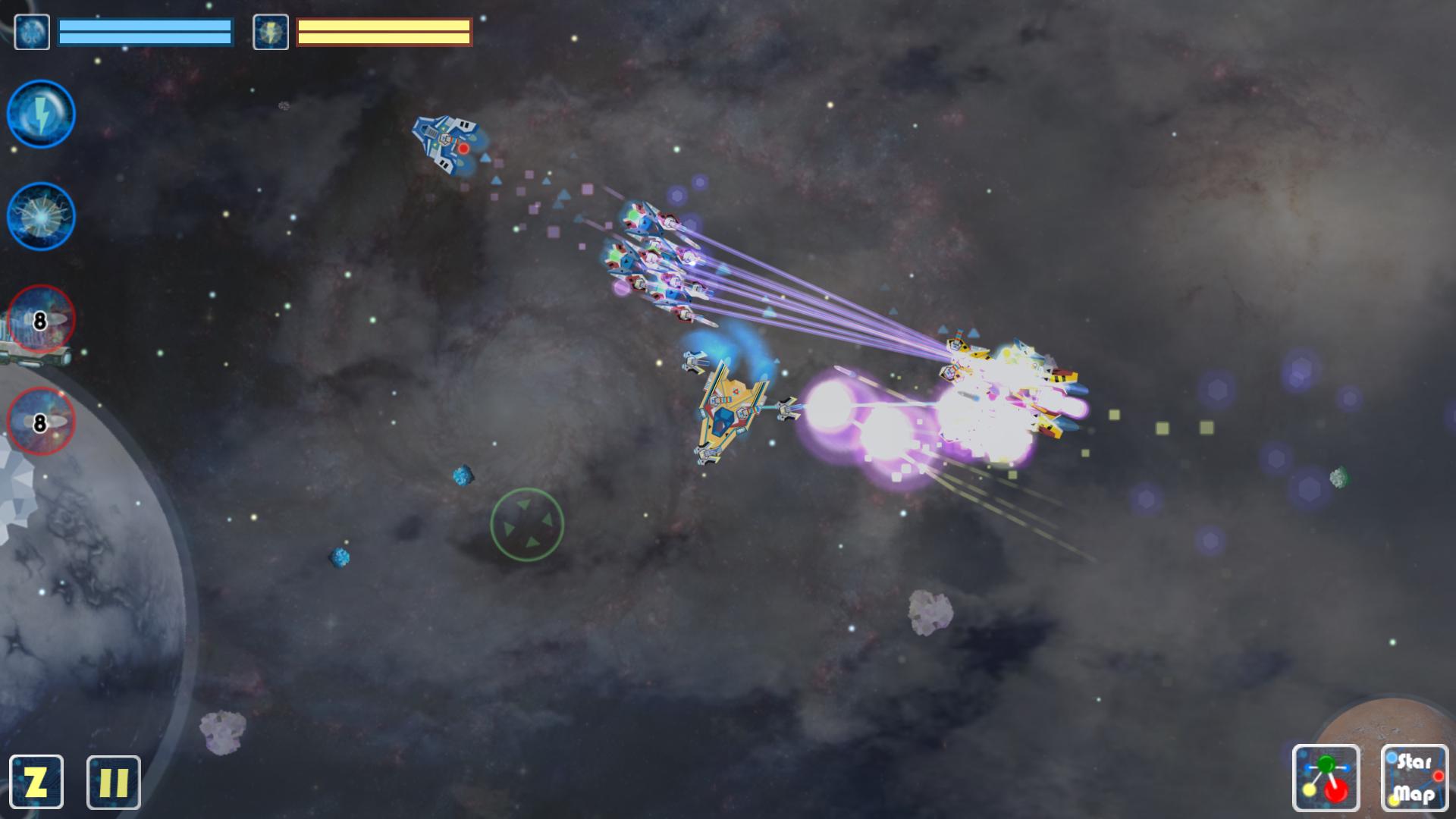Pause the game with the pause button
This screenshot has height=819, width=1456.
point(112,782)
